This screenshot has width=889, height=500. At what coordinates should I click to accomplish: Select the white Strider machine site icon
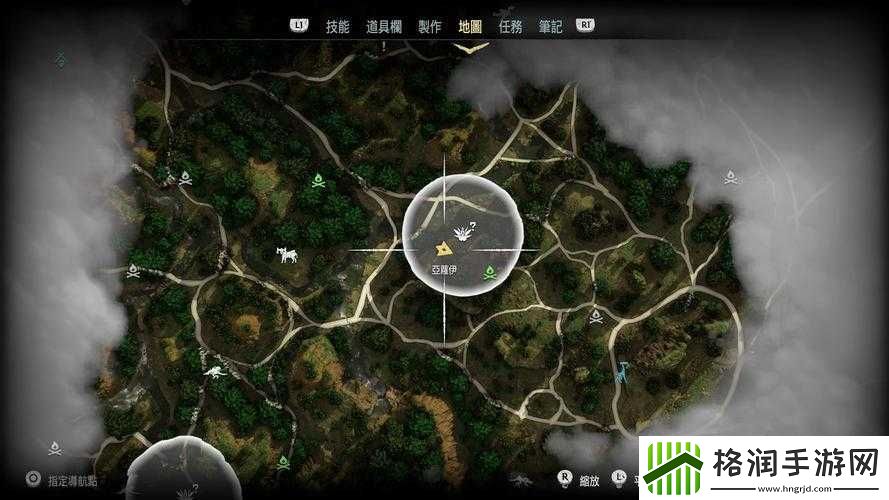(288, 255)
